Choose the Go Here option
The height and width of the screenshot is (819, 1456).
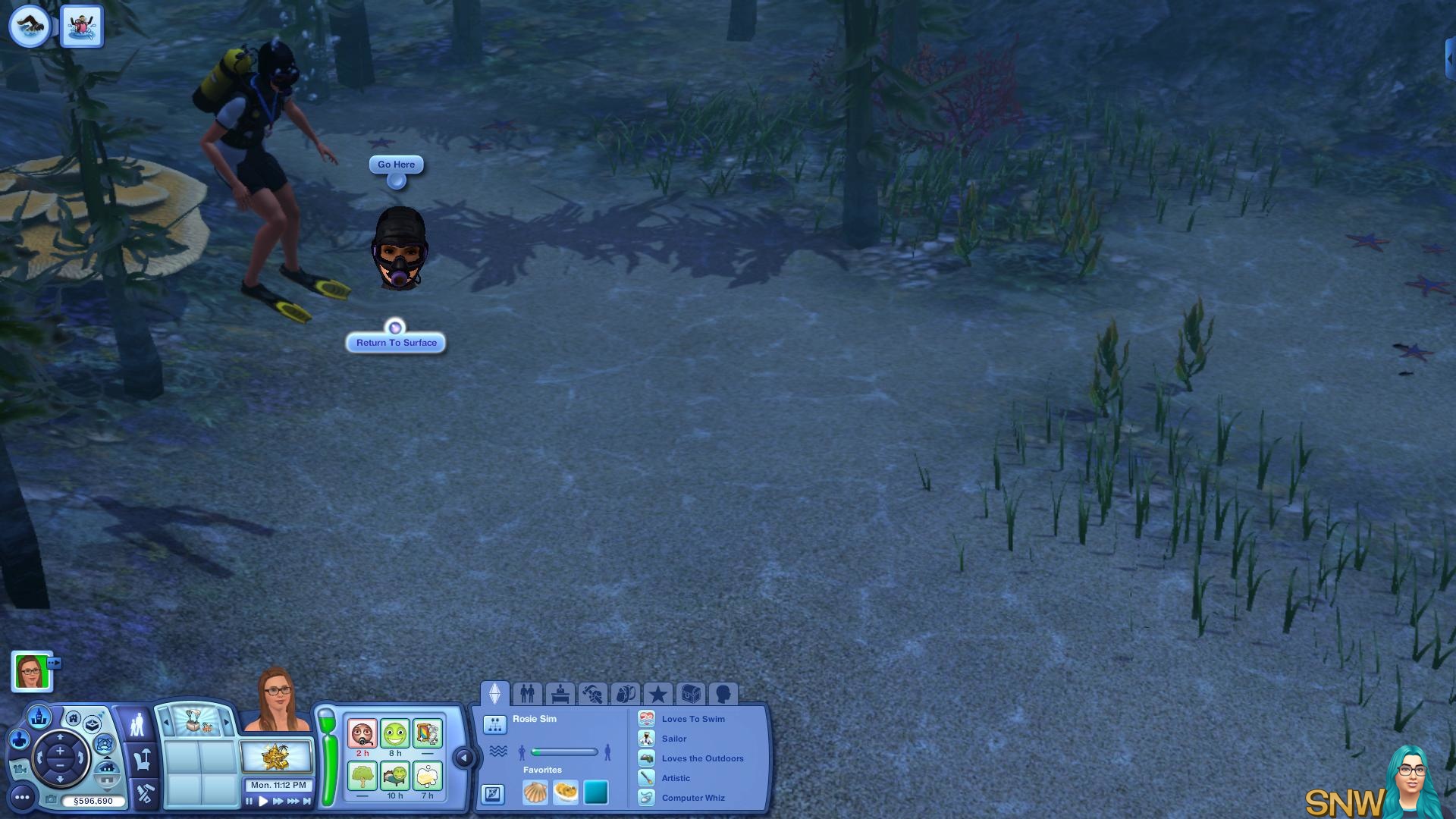pyautogui.click(x=396, y=165)
